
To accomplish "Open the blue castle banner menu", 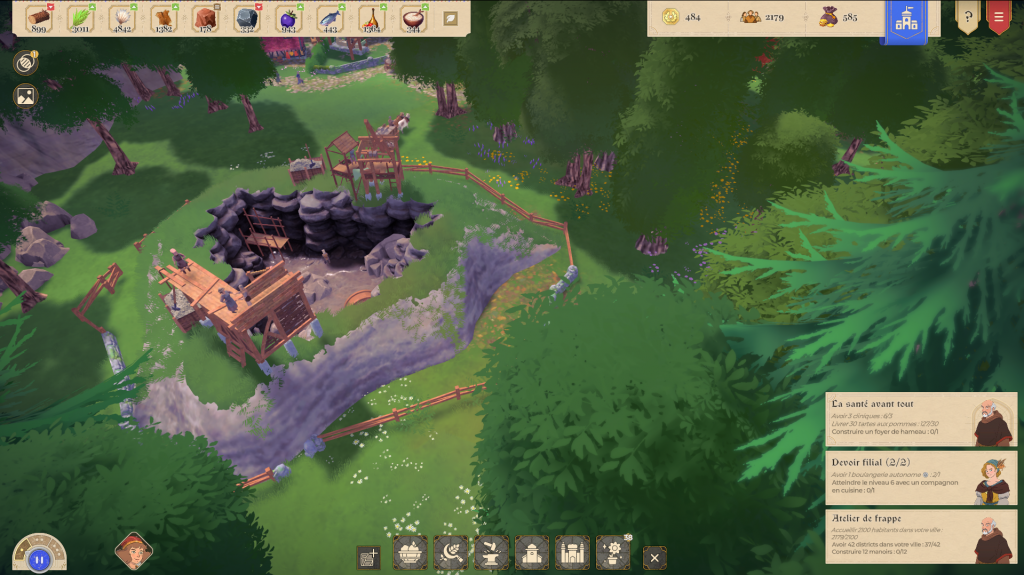I will [906, 22].
